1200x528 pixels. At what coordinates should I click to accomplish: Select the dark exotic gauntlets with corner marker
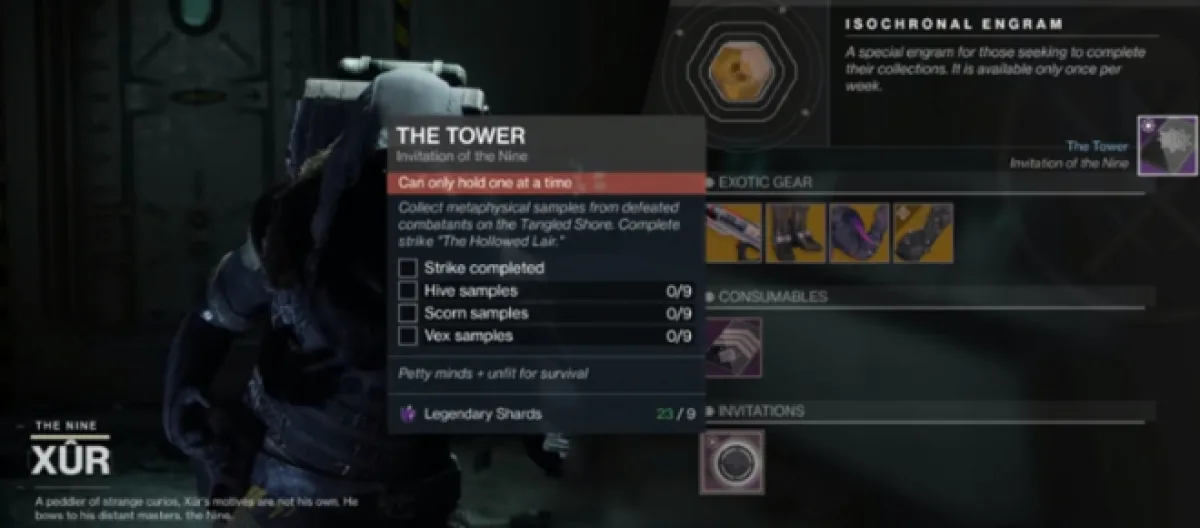click(x=922, y=233)
